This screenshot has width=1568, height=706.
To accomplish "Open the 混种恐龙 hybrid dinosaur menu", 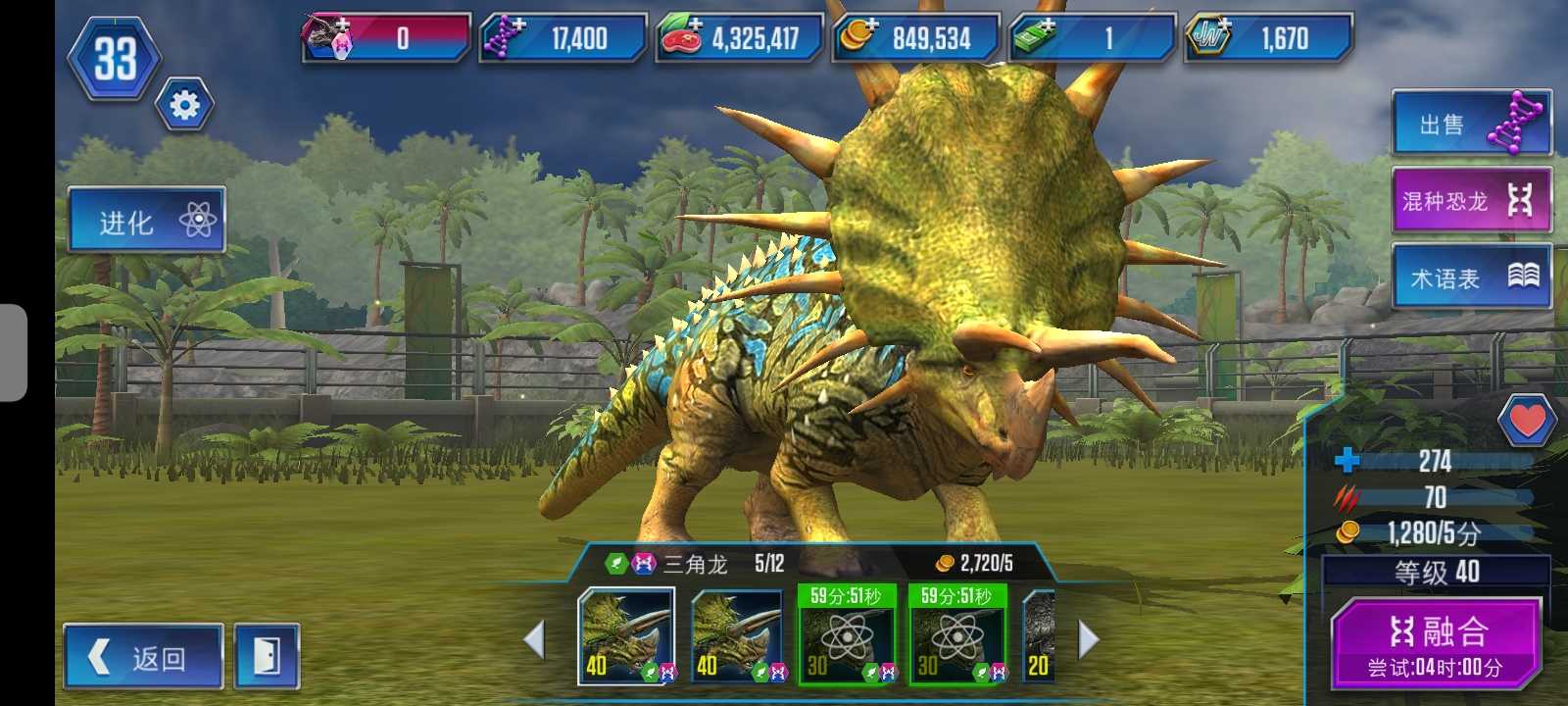I will coord(1471,201).
